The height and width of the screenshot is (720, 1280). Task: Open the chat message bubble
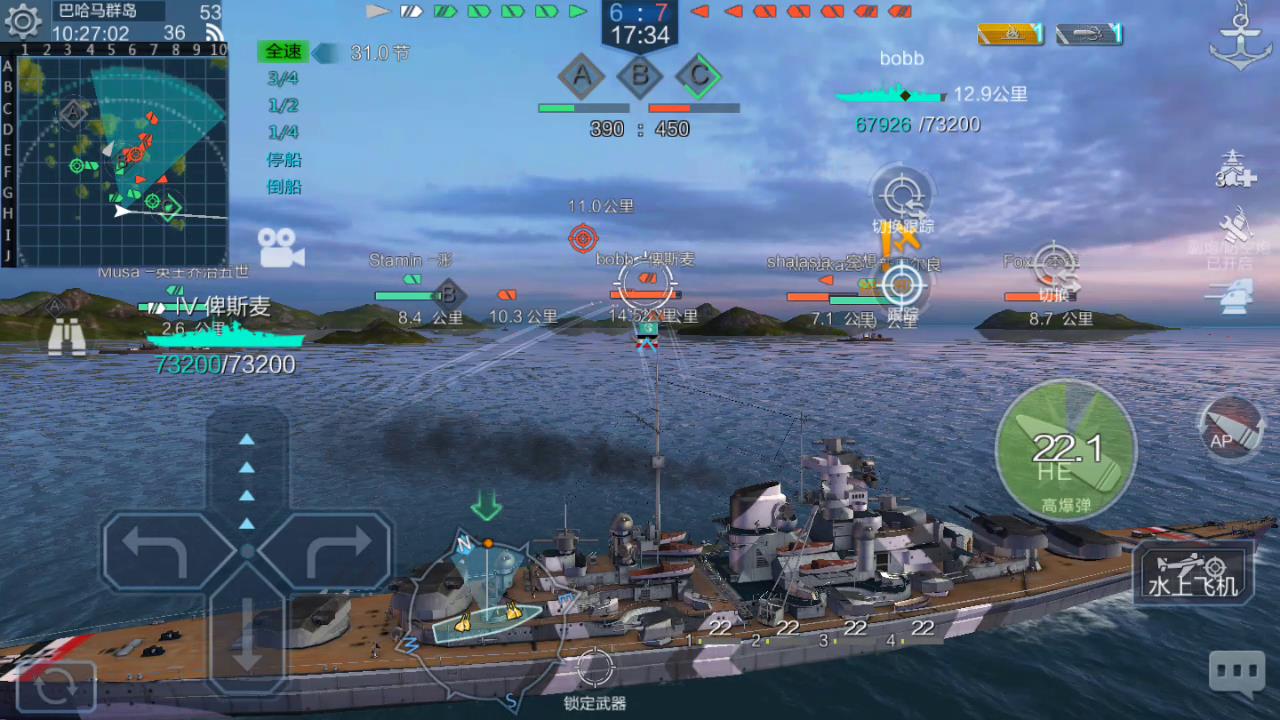pyautogui.click(x=1236, y=674)
